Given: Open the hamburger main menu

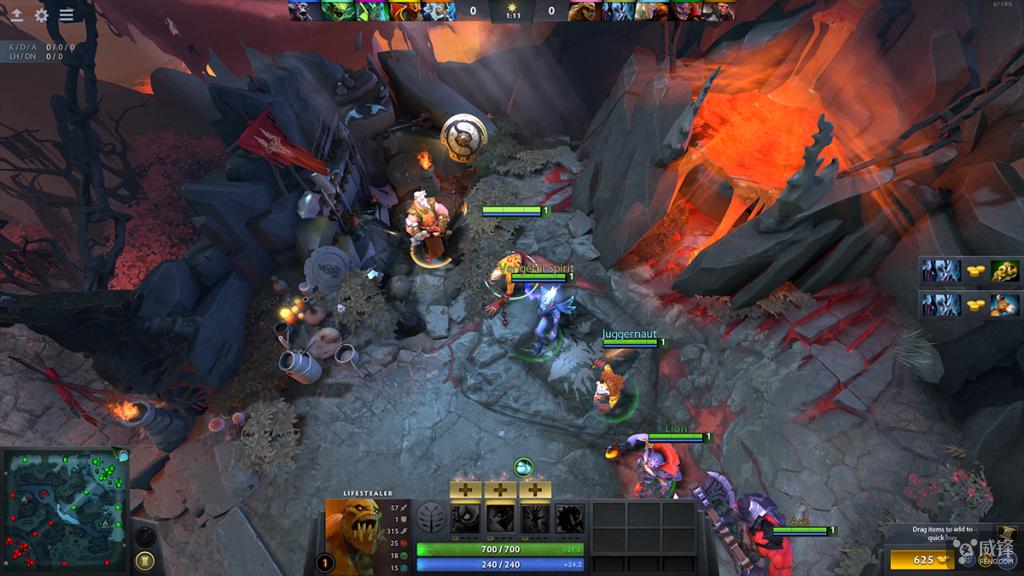Looking at the screenshot, I should 66,15.
